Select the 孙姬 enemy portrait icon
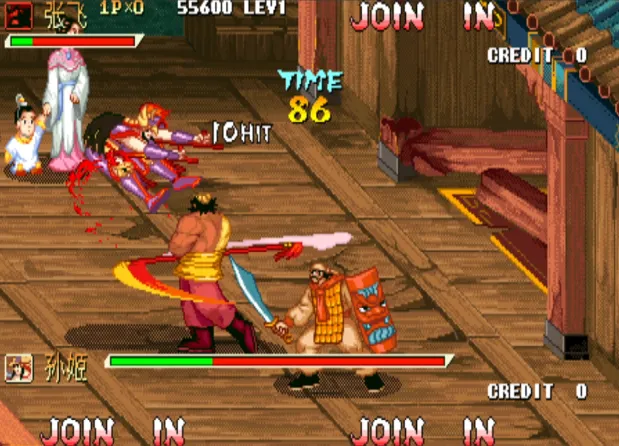619x446 pixels. pos(19,368)
